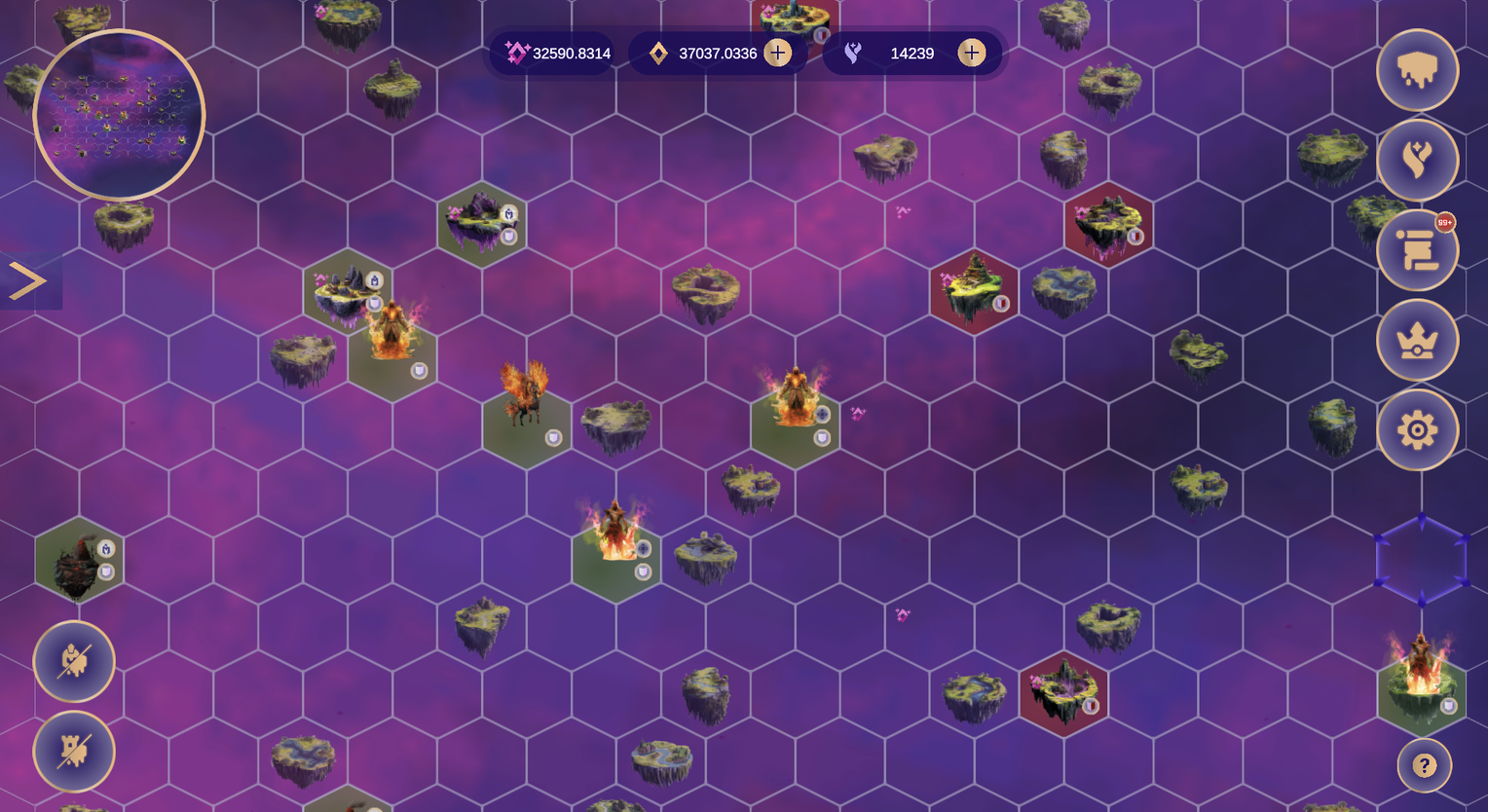
Task: Open the scroll log with 99+ badge
Action: [1417, 250]
